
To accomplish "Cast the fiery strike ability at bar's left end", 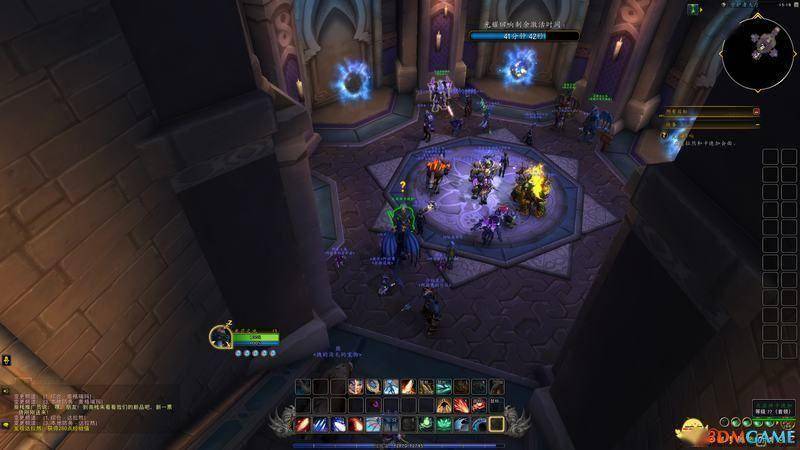I will click(x=302, y=424).
